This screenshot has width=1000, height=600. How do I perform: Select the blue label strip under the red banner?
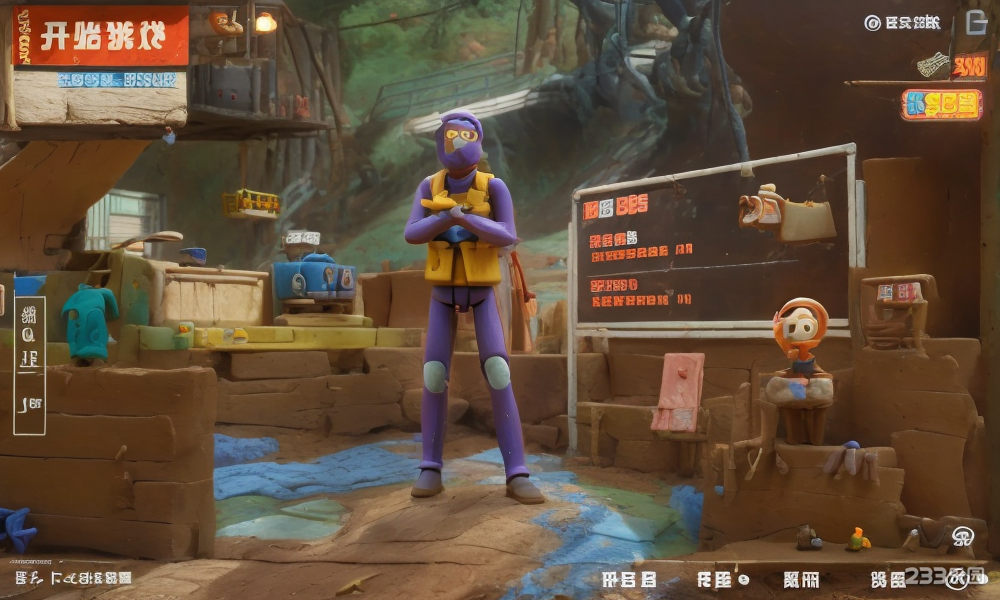click(x=118, y=80)
